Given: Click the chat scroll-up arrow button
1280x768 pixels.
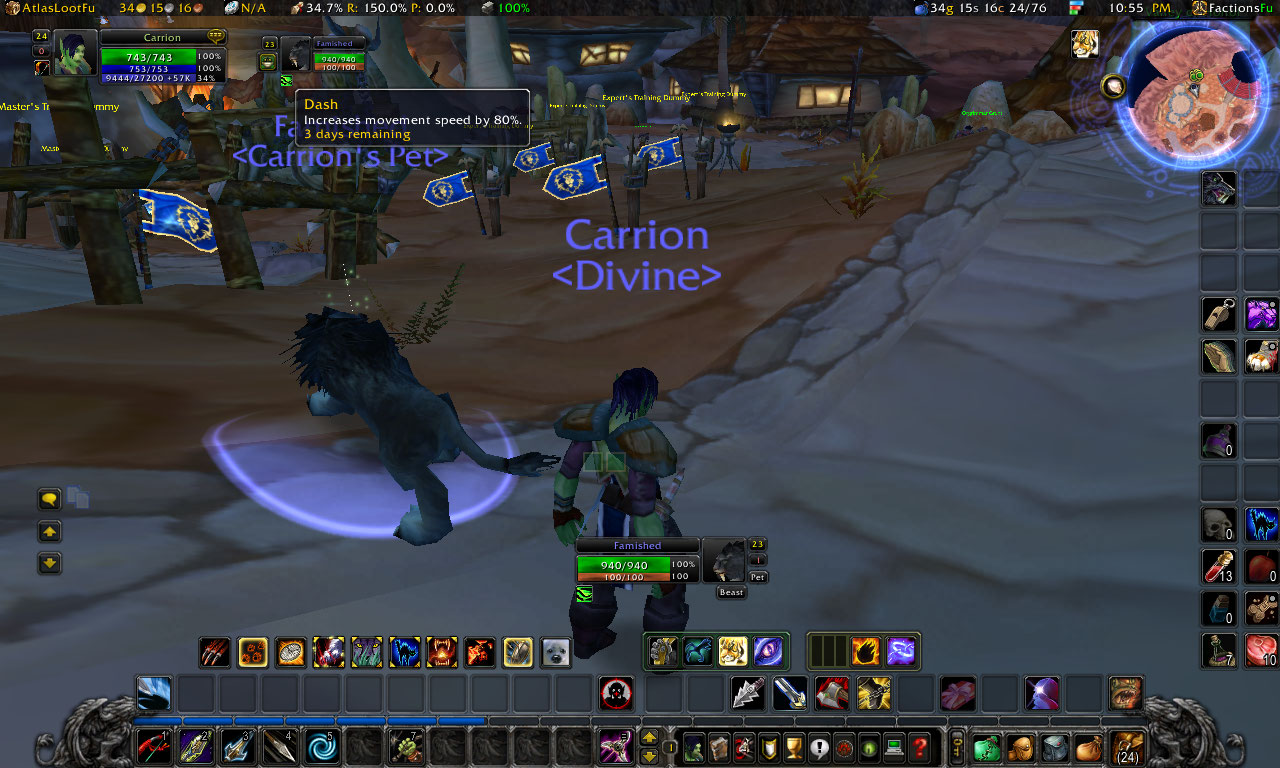Looking at the screenshot, I should point(49,531).
